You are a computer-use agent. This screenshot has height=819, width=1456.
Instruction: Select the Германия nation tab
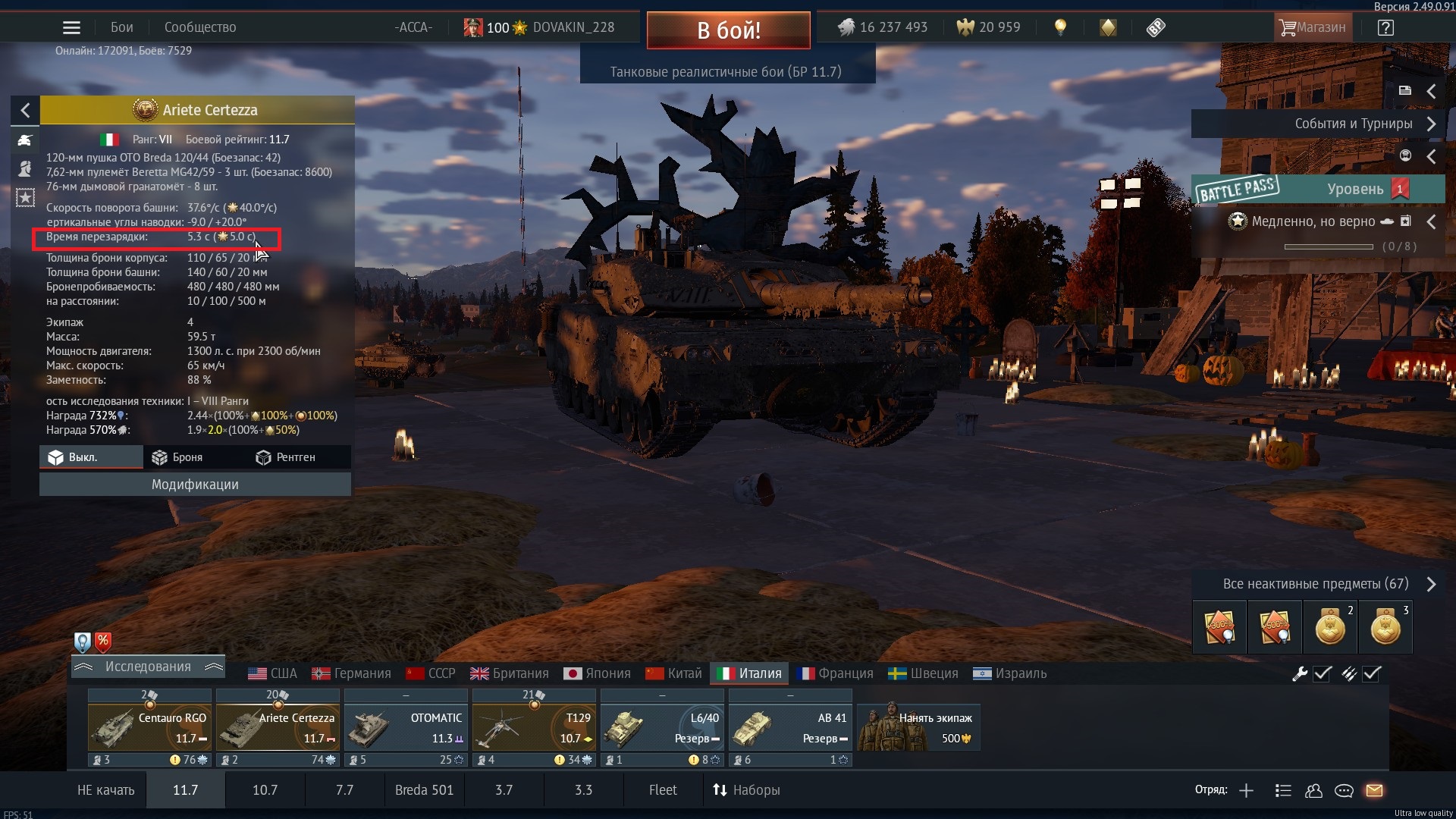[x=352, y=673]
